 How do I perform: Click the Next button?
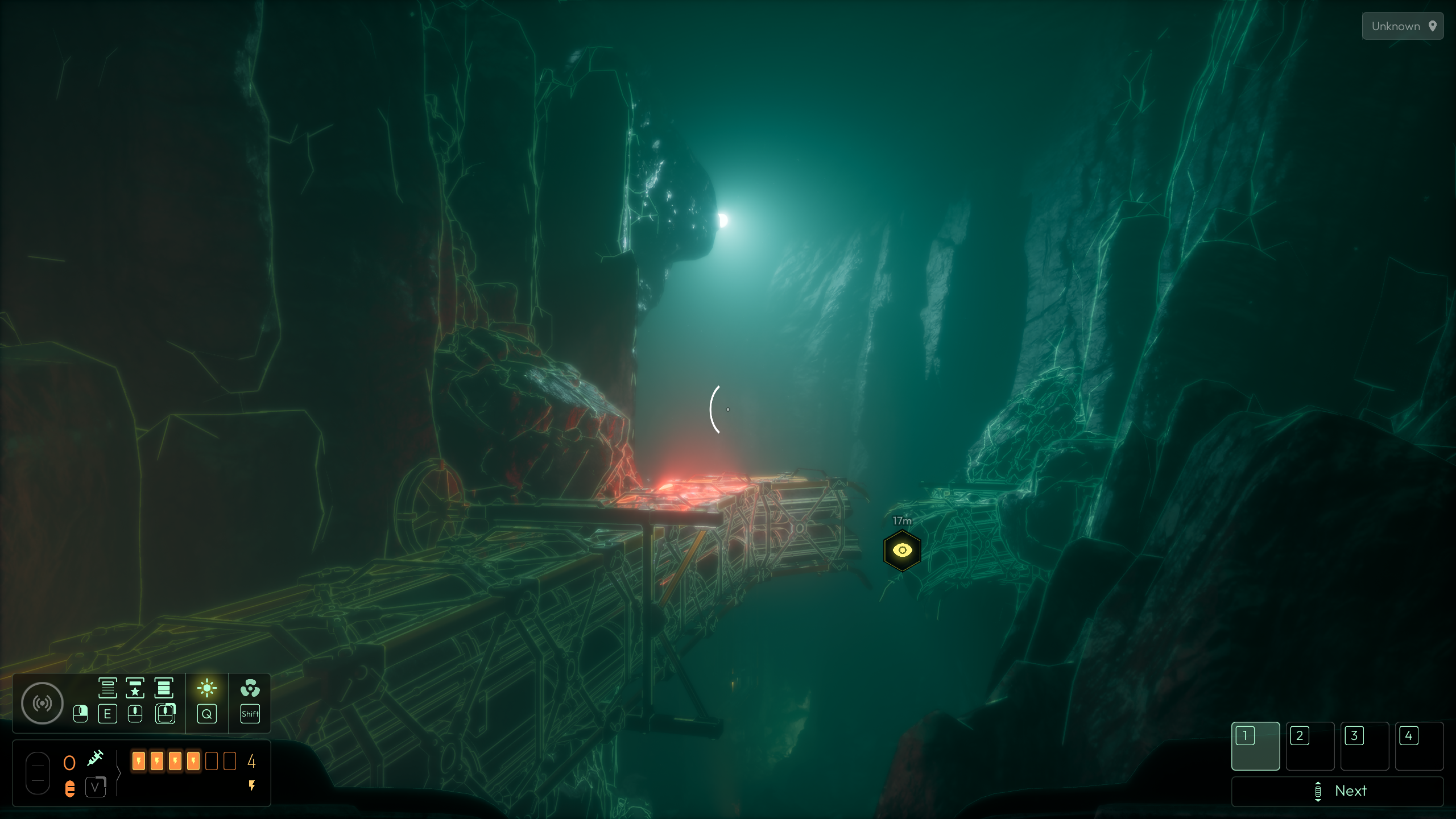coord(1337,791)
